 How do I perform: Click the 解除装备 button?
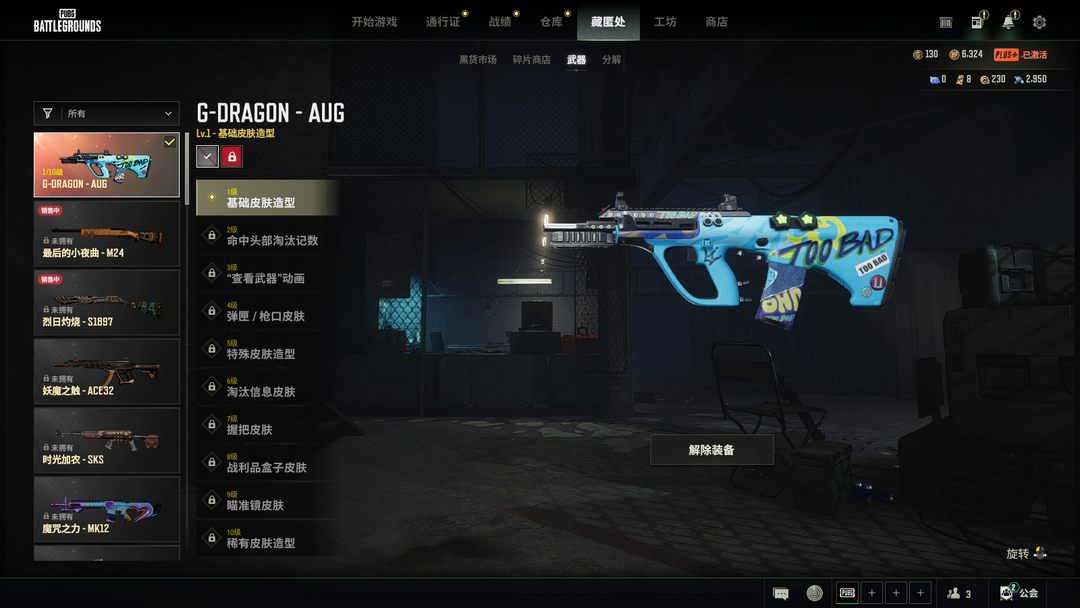pyautogui.click(x=711, y=450)
